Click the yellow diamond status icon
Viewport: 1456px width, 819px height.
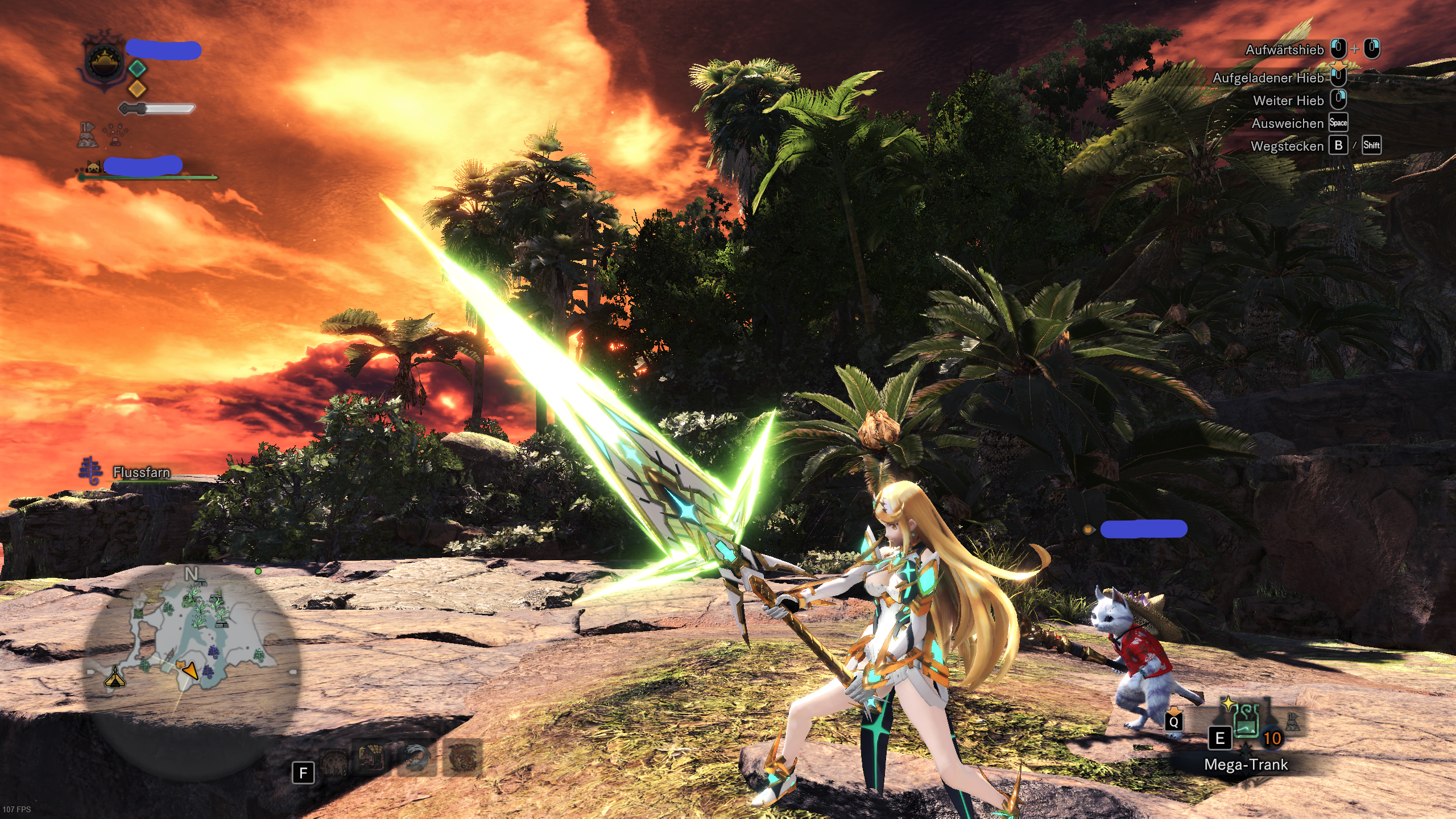tap(137, 88)
